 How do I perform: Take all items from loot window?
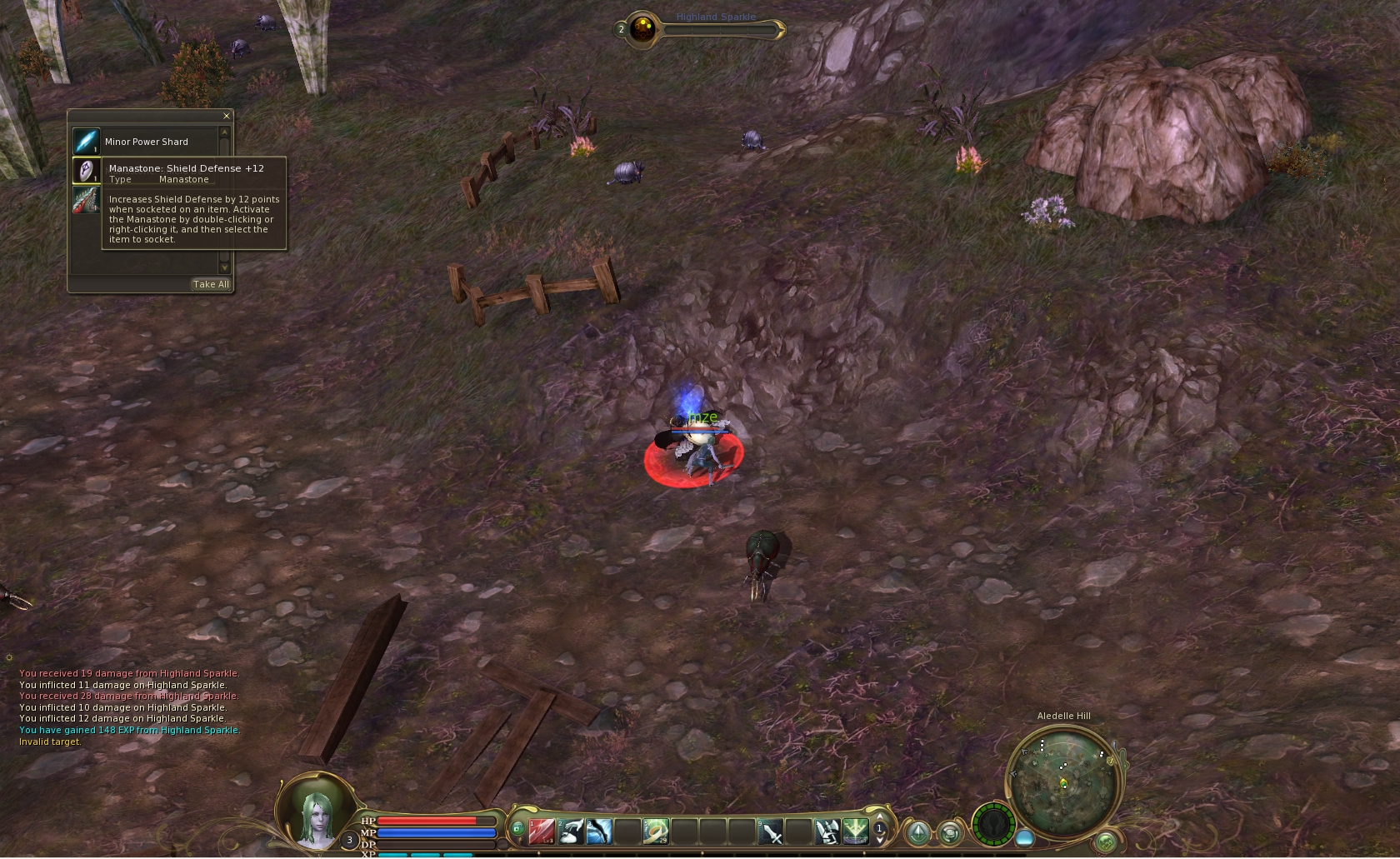211,285
